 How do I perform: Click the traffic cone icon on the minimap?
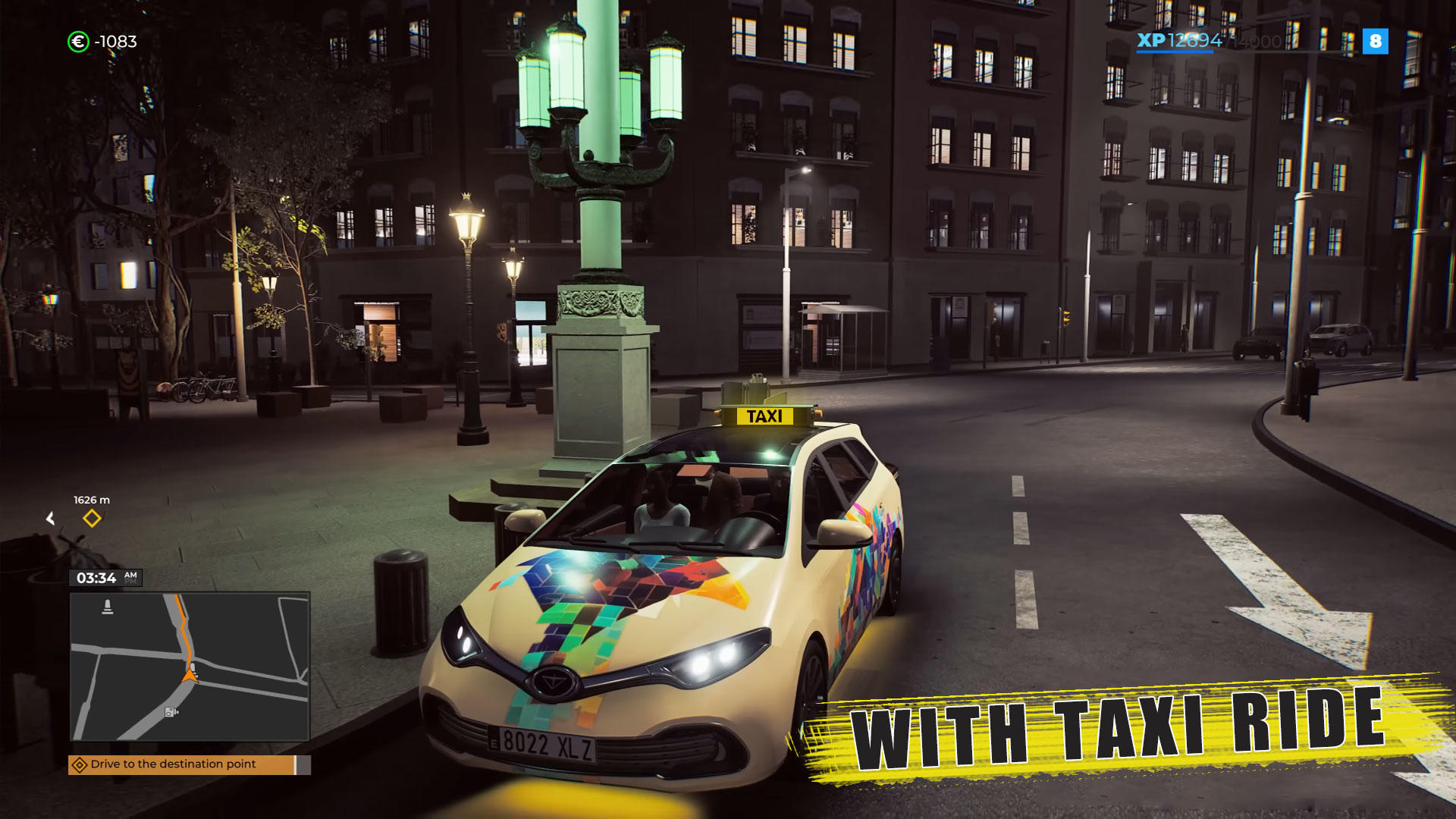(x=108, y=607)
